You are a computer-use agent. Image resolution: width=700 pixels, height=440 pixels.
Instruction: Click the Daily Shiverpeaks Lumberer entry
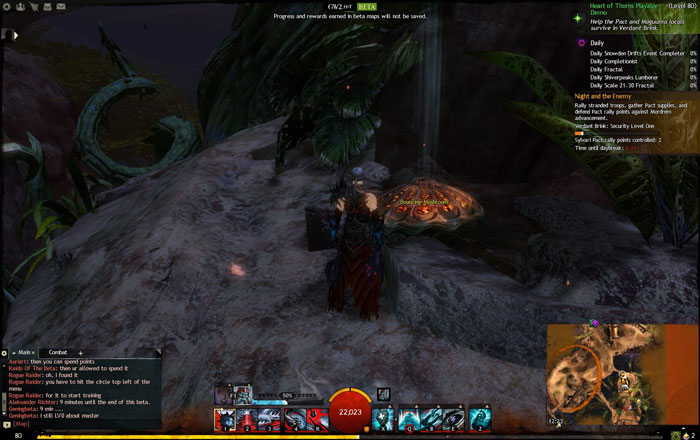point(622,77)
